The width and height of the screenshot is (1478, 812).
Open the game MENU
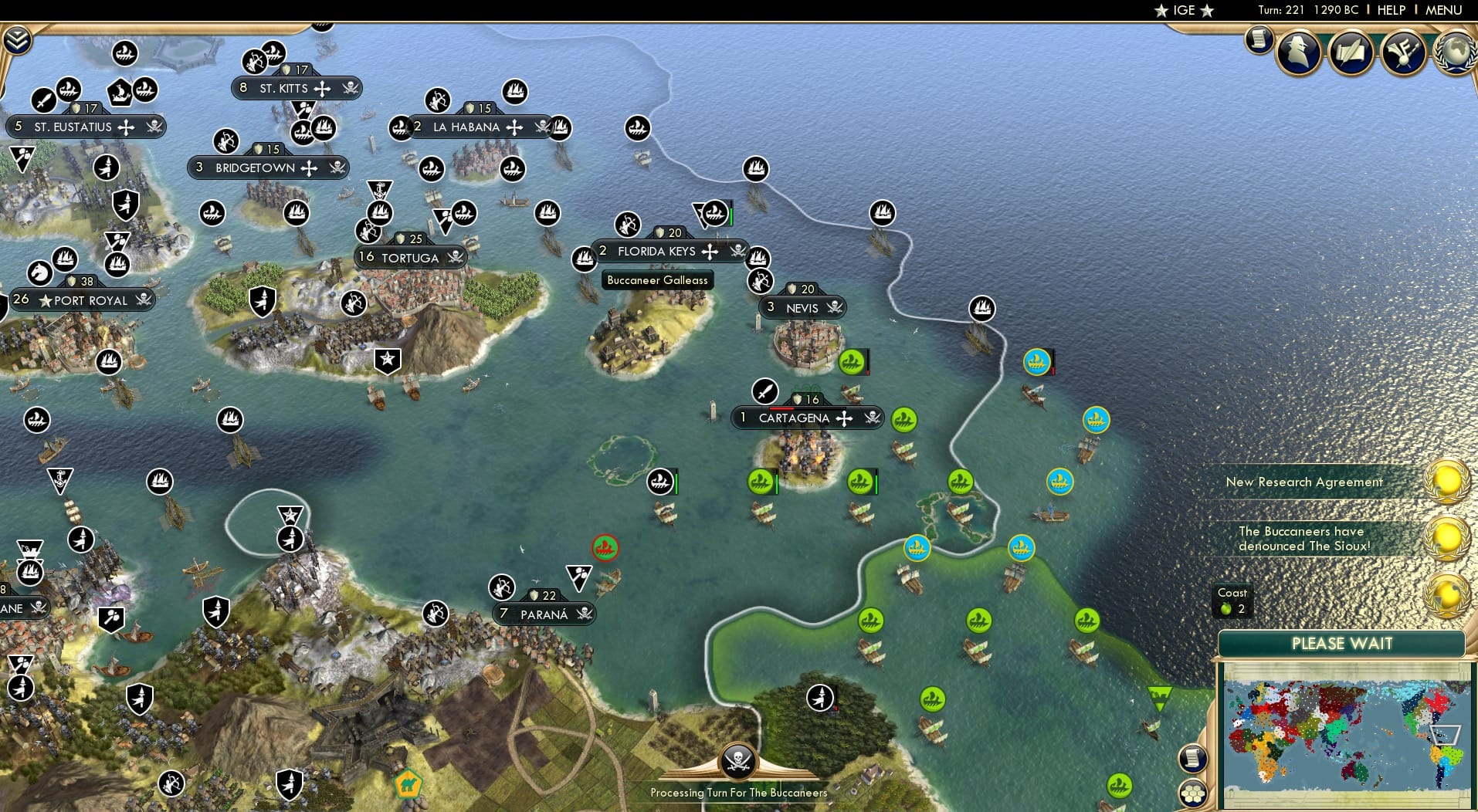[x=1446, y=10]
